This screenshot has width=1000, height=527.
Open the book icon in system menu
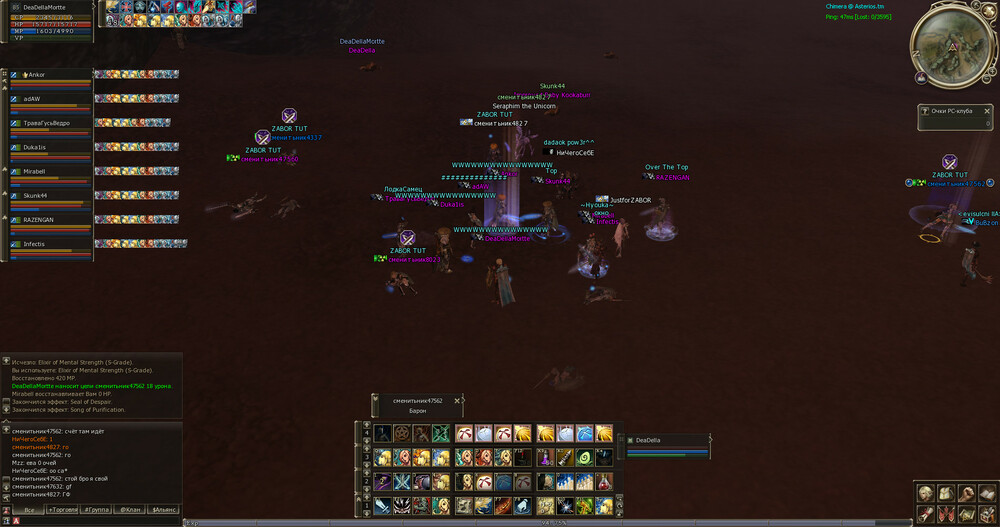click(x=985, y=493)
